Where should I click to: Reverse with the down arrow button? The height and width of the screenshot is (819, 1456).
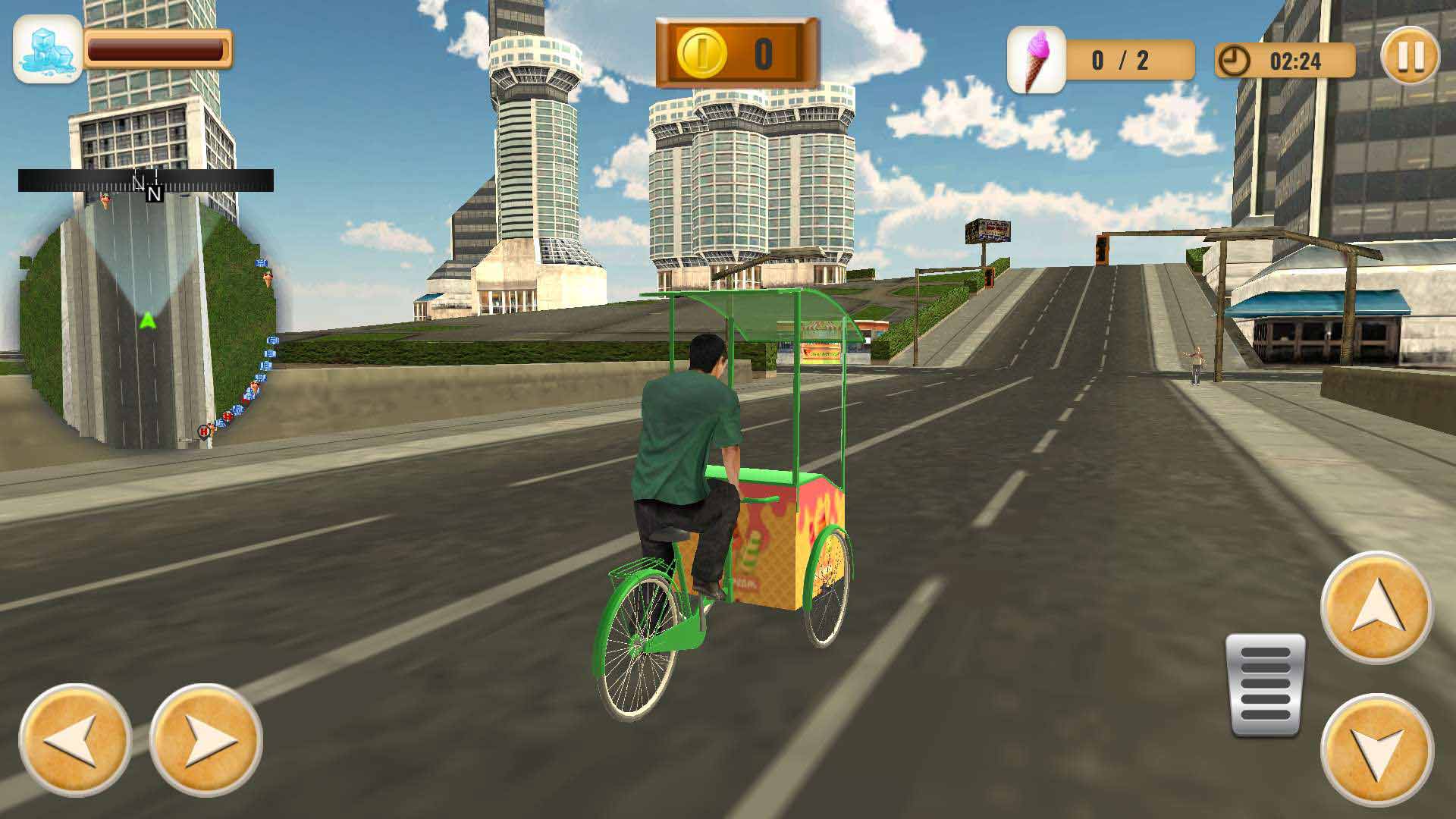click(x=1376, y=750)
